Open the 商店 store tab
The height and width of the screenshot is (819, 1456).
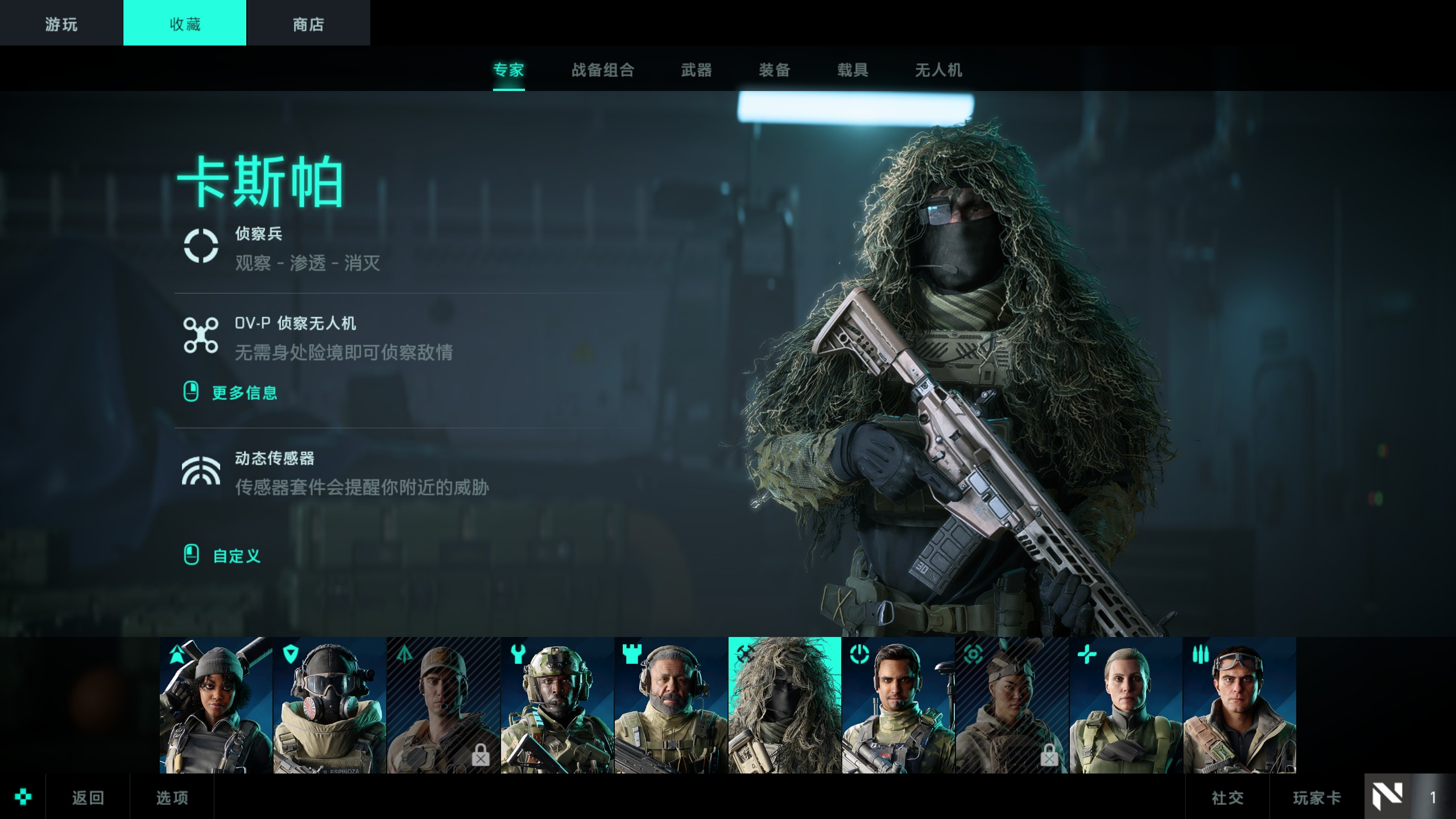(x=308, y=23)
